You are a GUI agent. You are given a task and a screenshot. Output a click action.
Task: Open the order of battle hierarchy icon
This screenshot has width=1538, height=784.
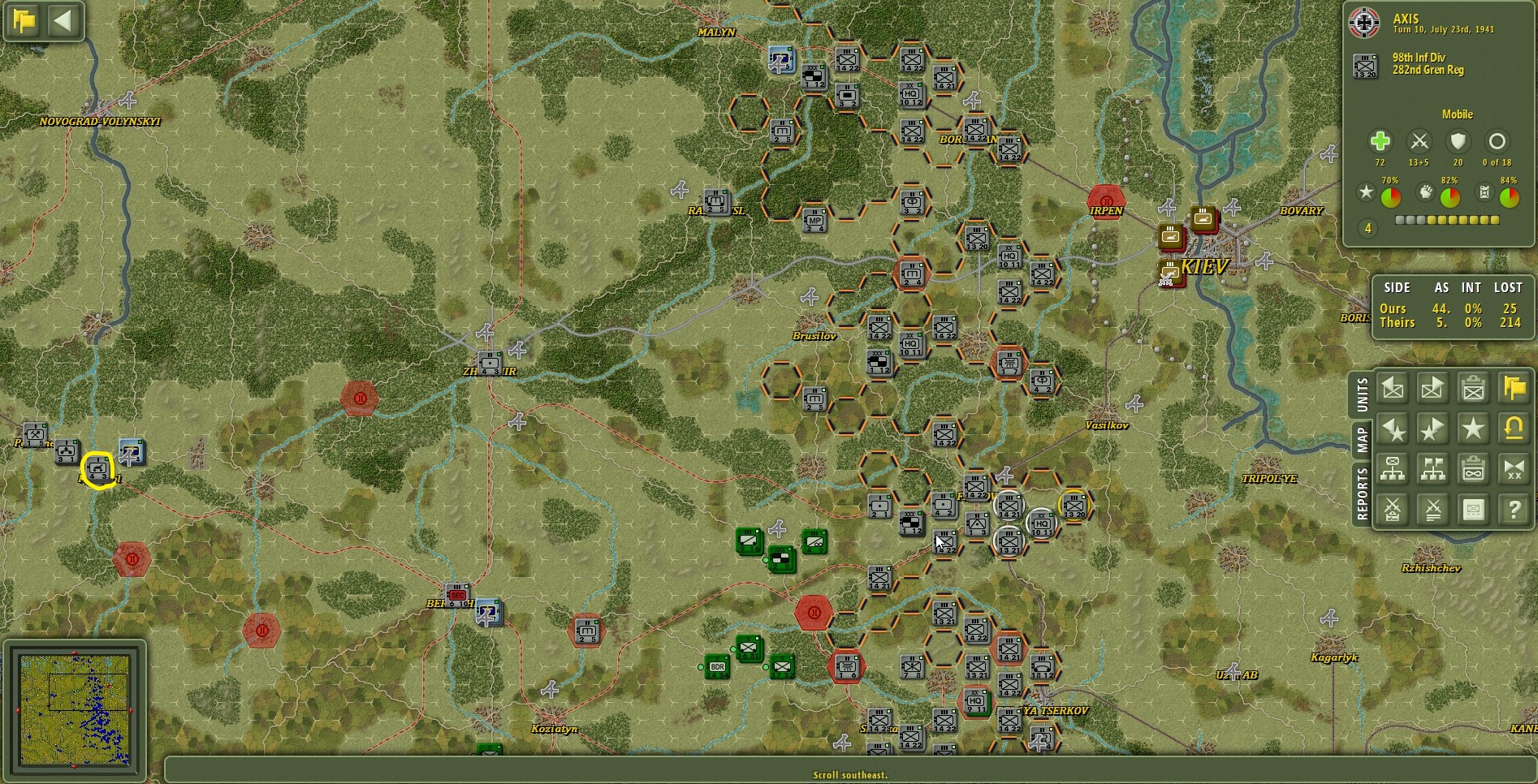point(1393,468)
